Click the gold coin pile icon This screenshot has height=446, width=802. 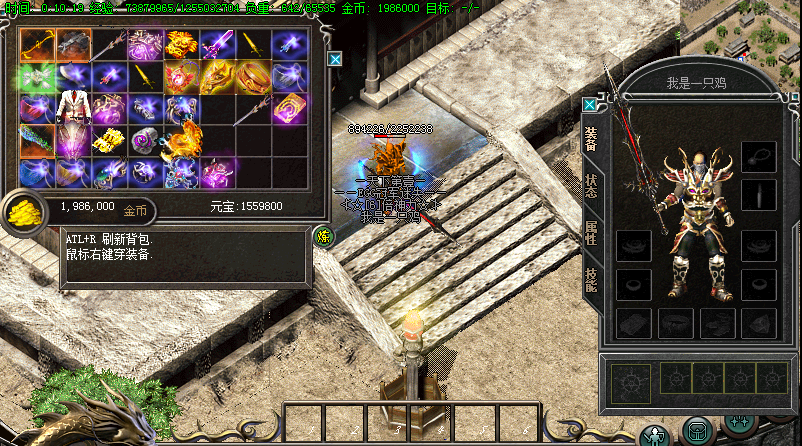[x=22, y=211]
